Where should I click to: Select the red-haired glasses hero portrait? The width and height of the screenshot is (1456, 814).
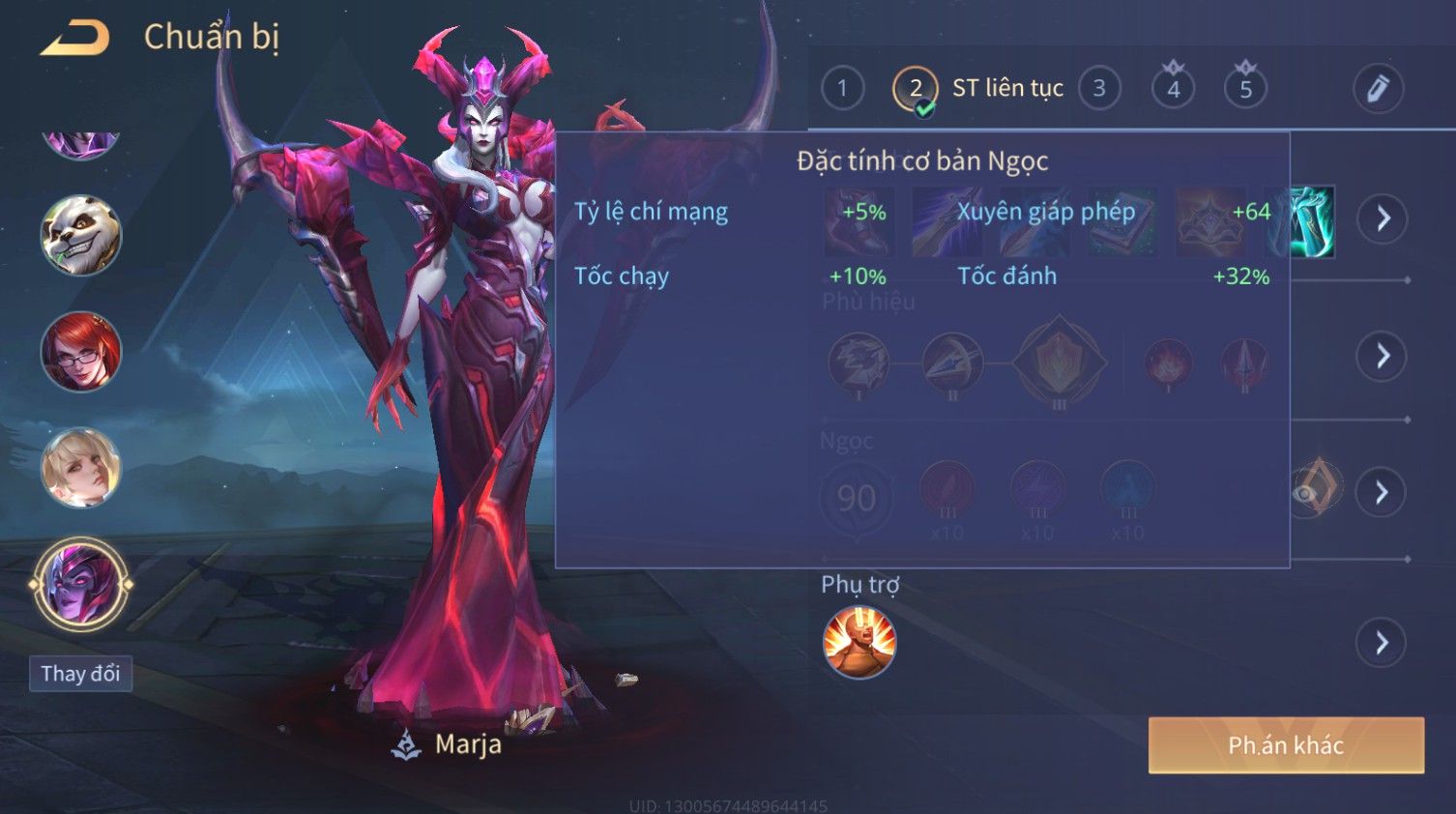pyautogui.click(x=81, y=352)
